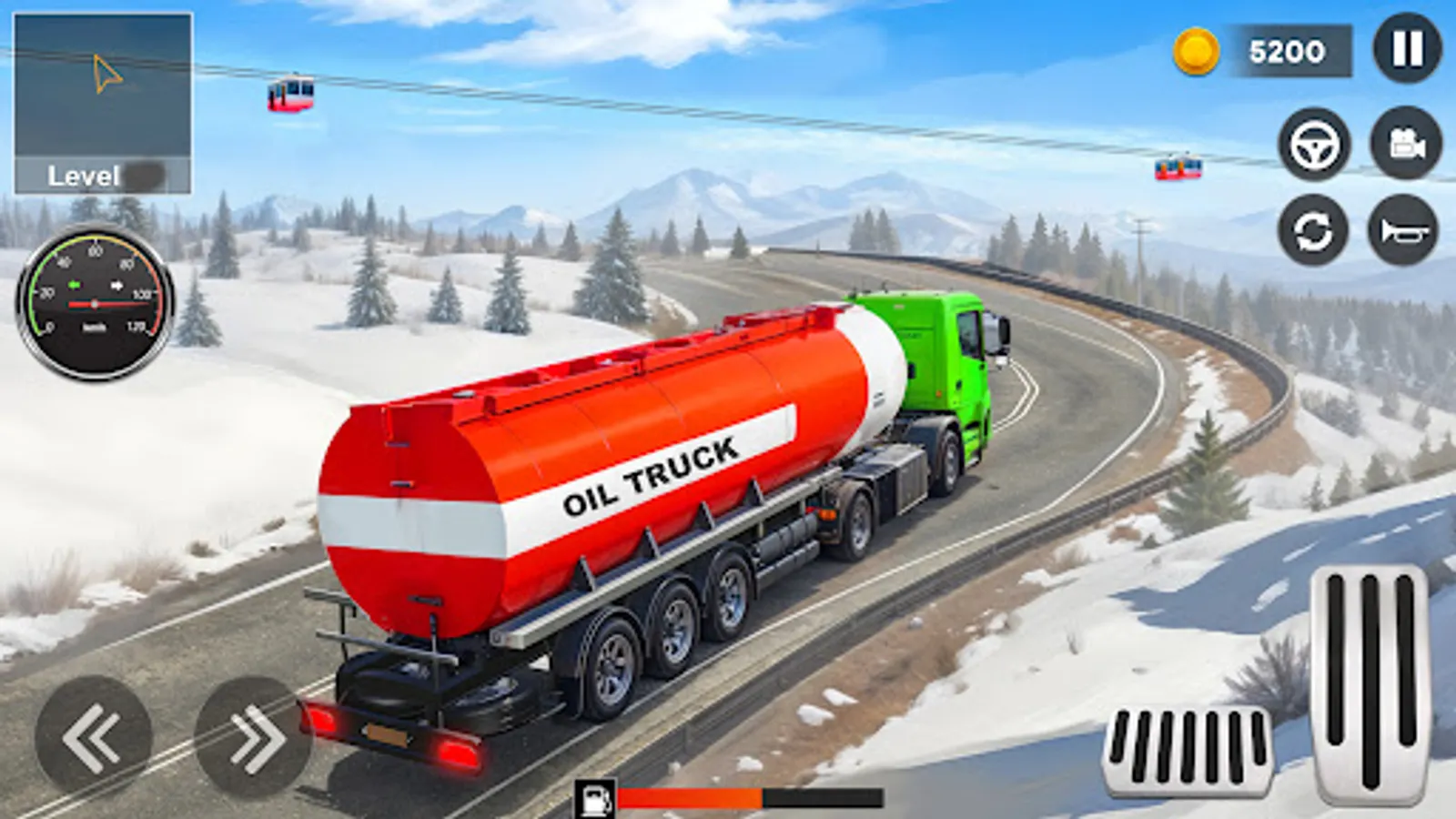Reset the truck position

pyautogui.click(x=1312, y=229)
